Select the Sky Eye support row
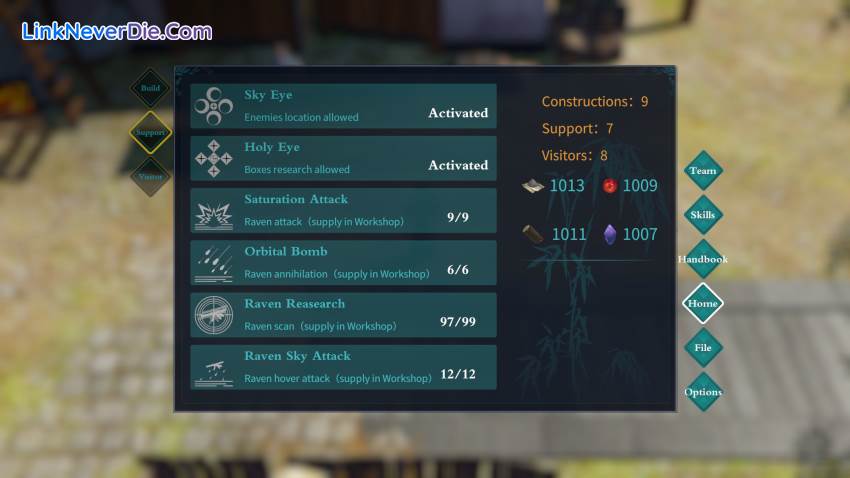The height and width of the screenshot is (478, 850). click(343, 106)
